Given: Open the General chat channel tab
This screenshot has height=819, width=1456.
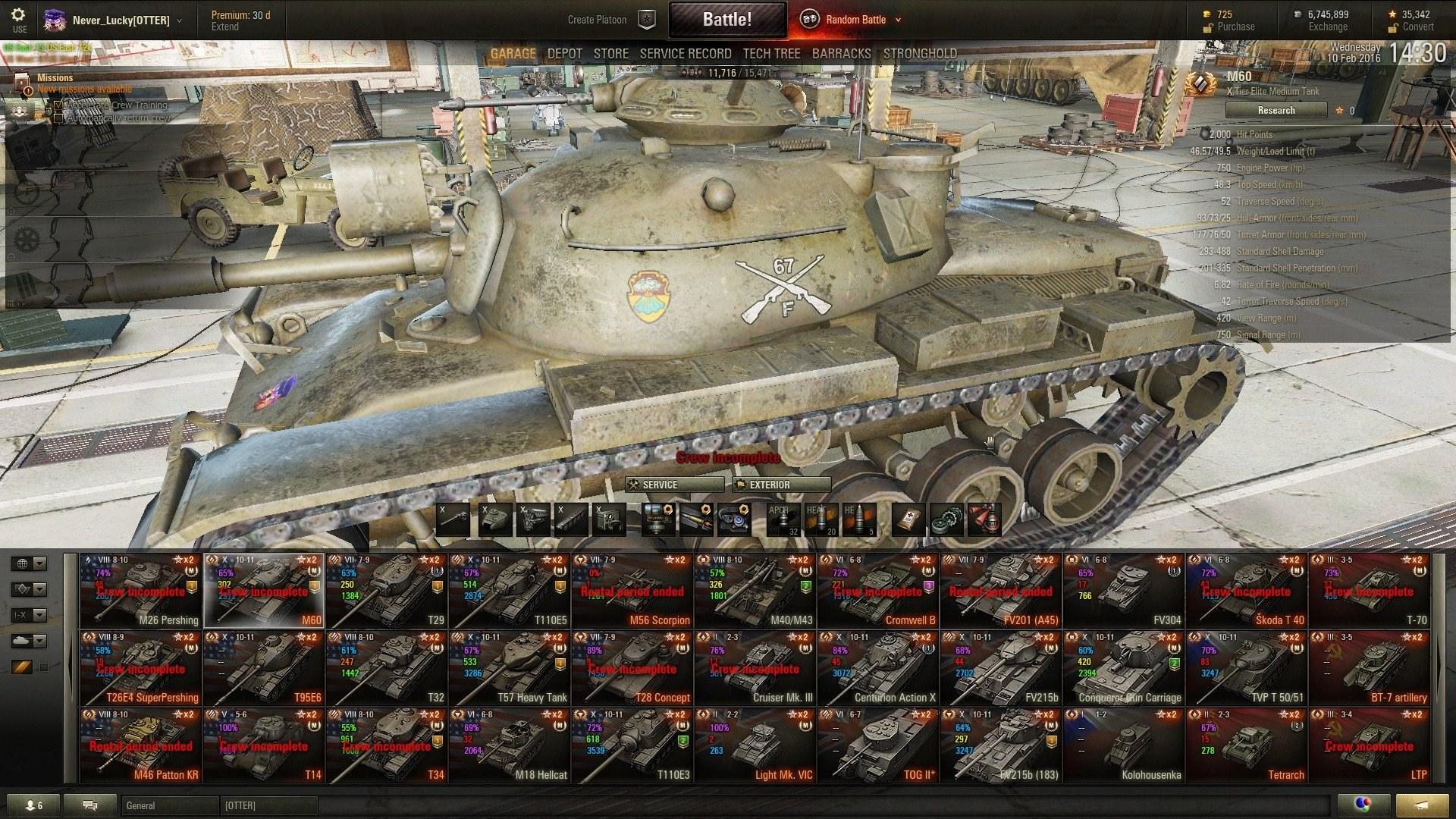Looking at the screenshot, I should coord(168,805).
